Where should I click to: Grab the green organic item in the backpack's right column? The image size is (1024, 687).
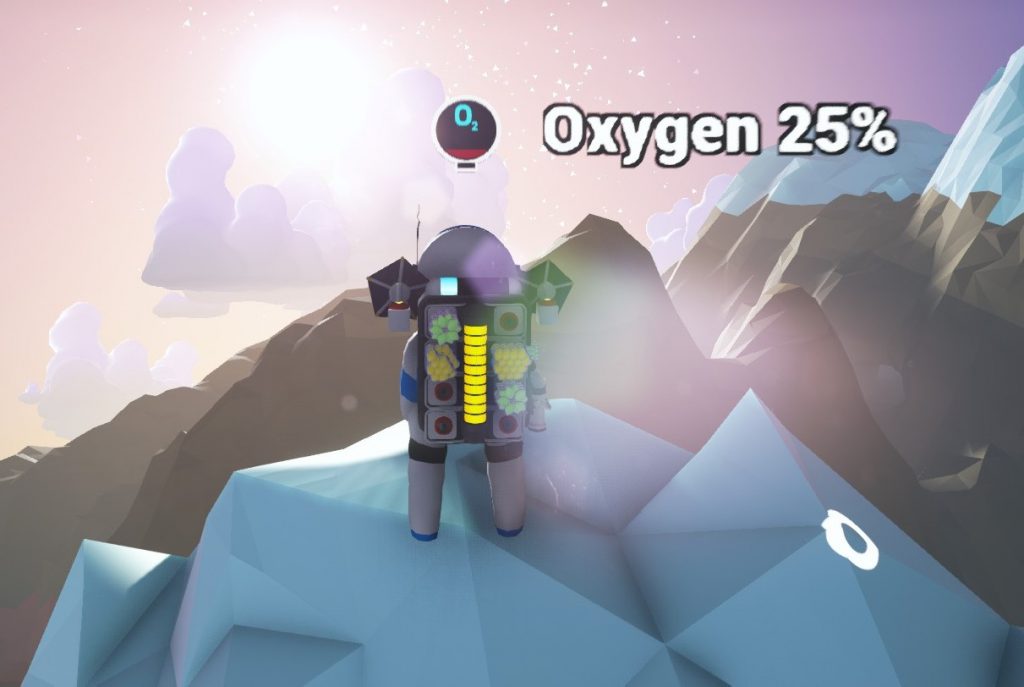[511, 399]
